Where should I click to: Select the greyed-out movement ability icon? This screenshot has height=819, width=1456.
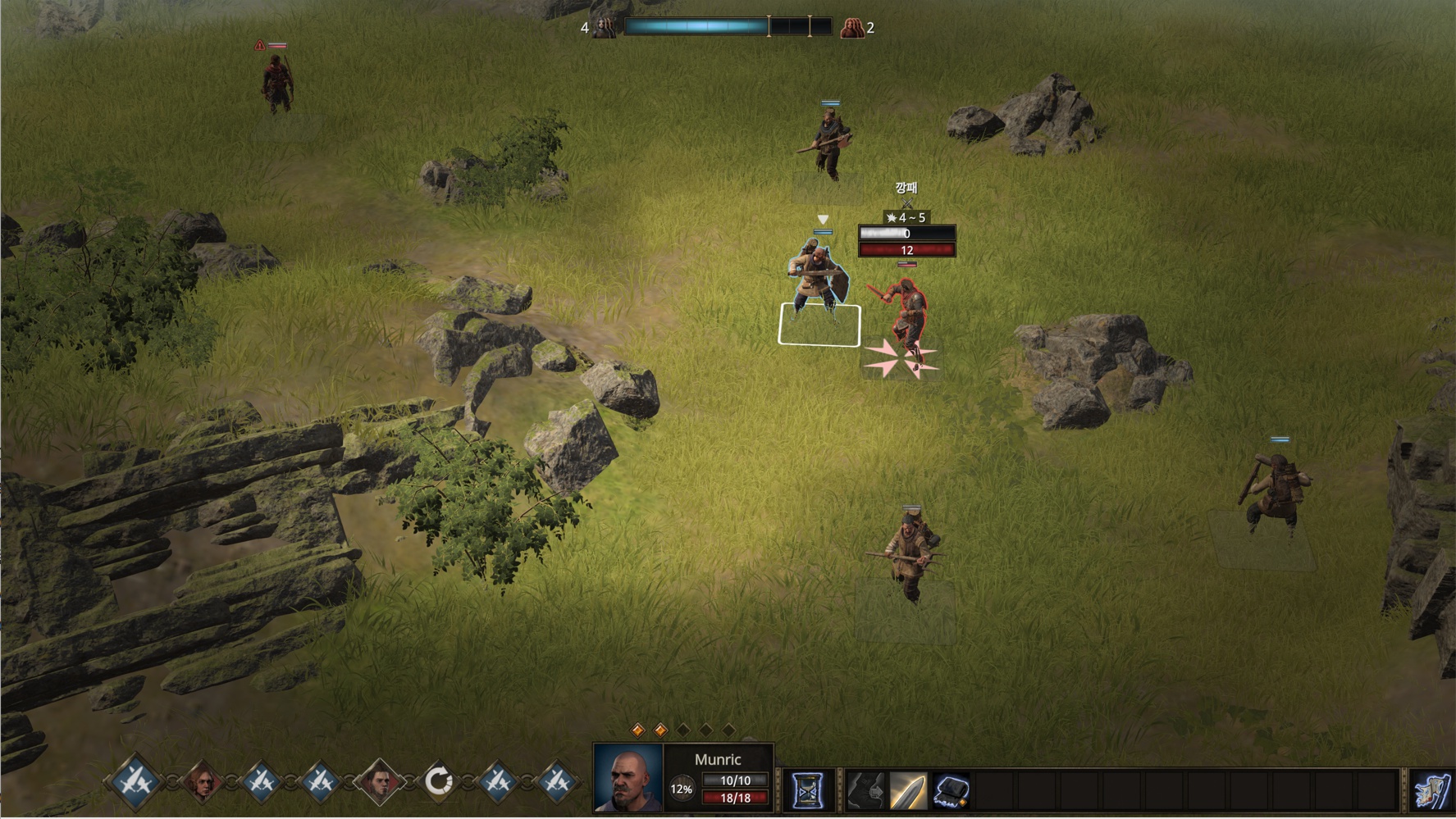(865, 791)
